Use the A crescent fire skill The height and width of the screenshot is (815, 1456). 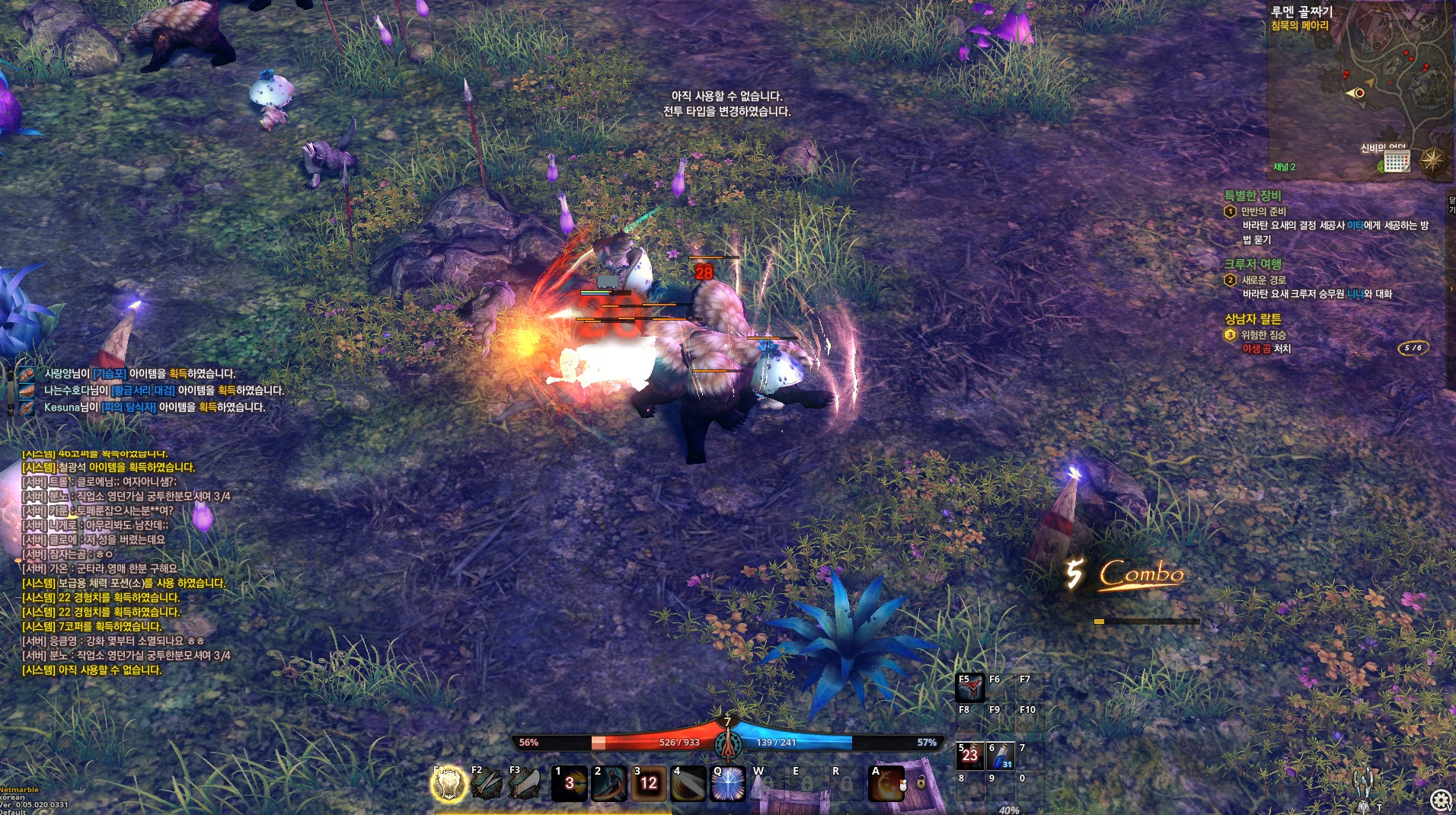[886, 785]
